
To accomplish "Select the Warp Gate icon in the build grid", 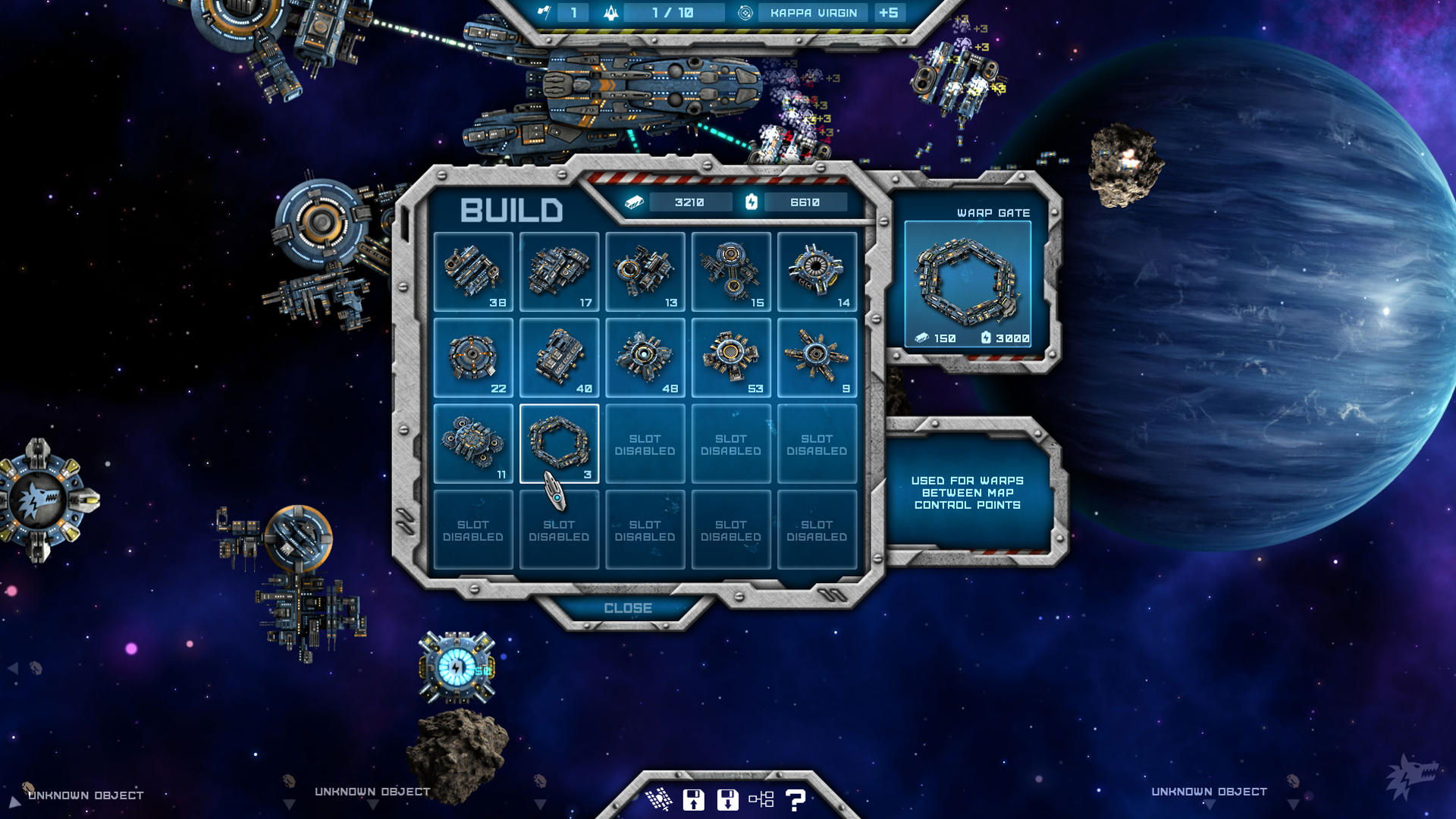I will pos(559,444).
